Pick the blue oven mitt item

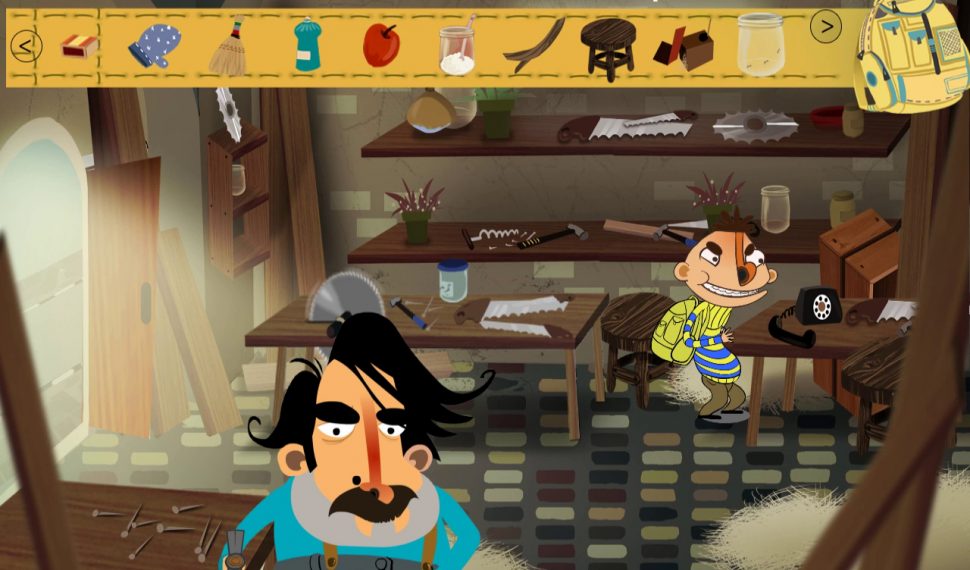(155, 46)
